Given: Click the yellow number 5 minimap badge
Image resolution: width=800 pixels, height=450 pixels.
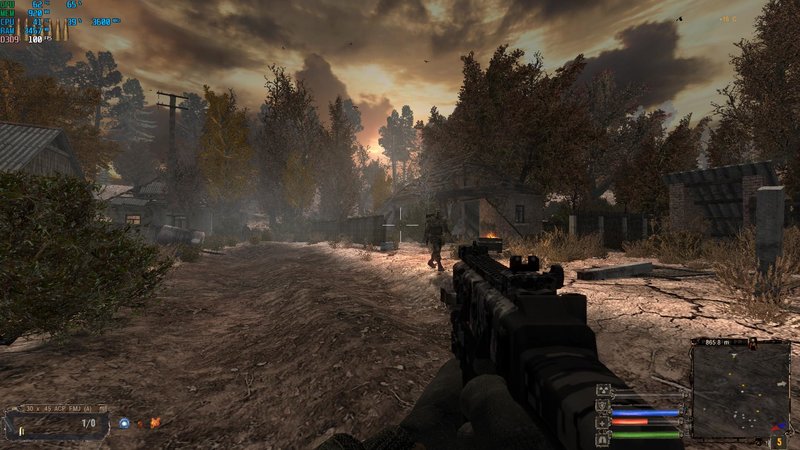Looking at the screenshot, I should [x=779, y=440].
